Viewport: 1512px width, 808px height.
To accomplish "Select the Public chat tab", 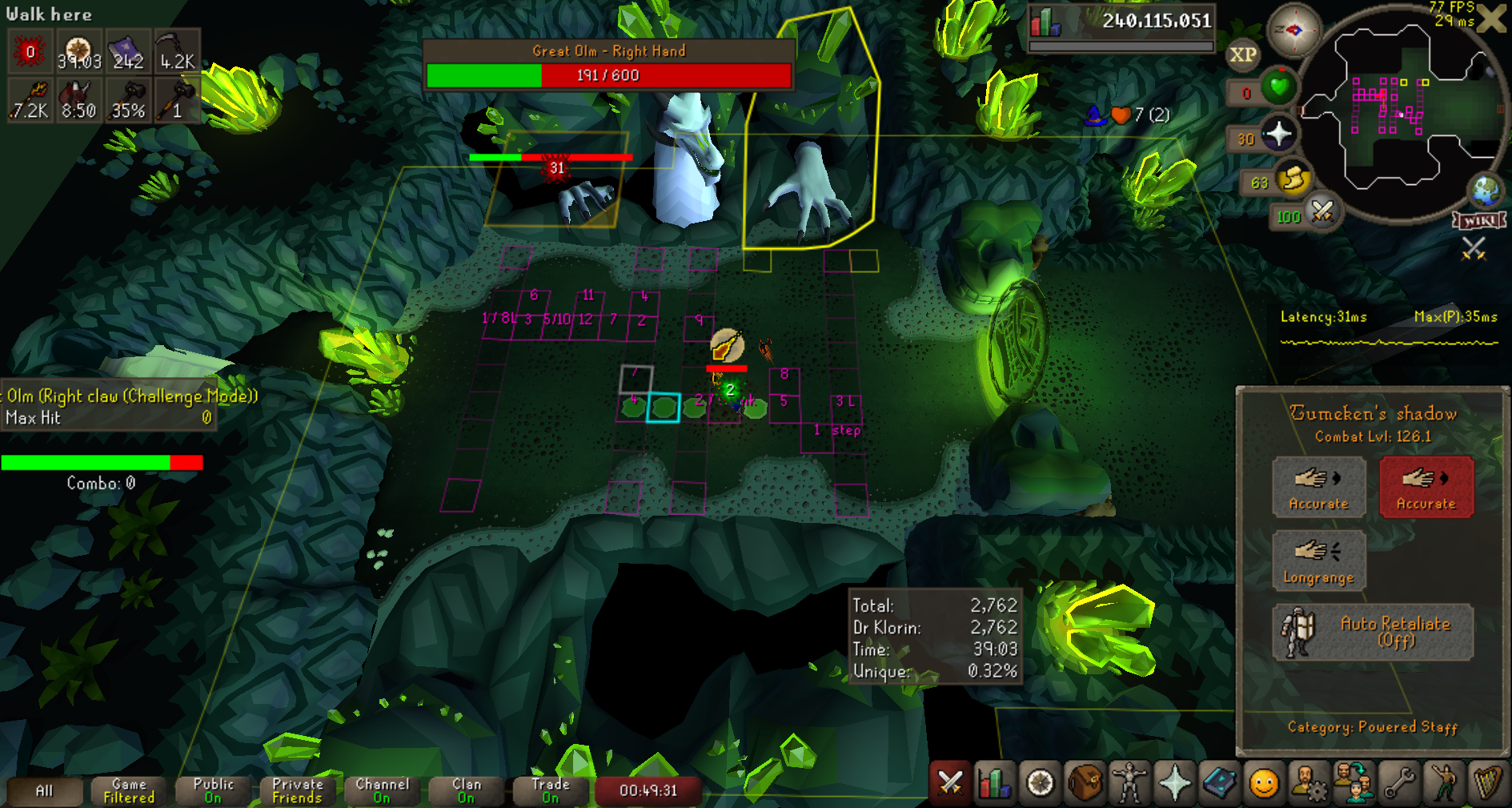I will tap(213, 790).
